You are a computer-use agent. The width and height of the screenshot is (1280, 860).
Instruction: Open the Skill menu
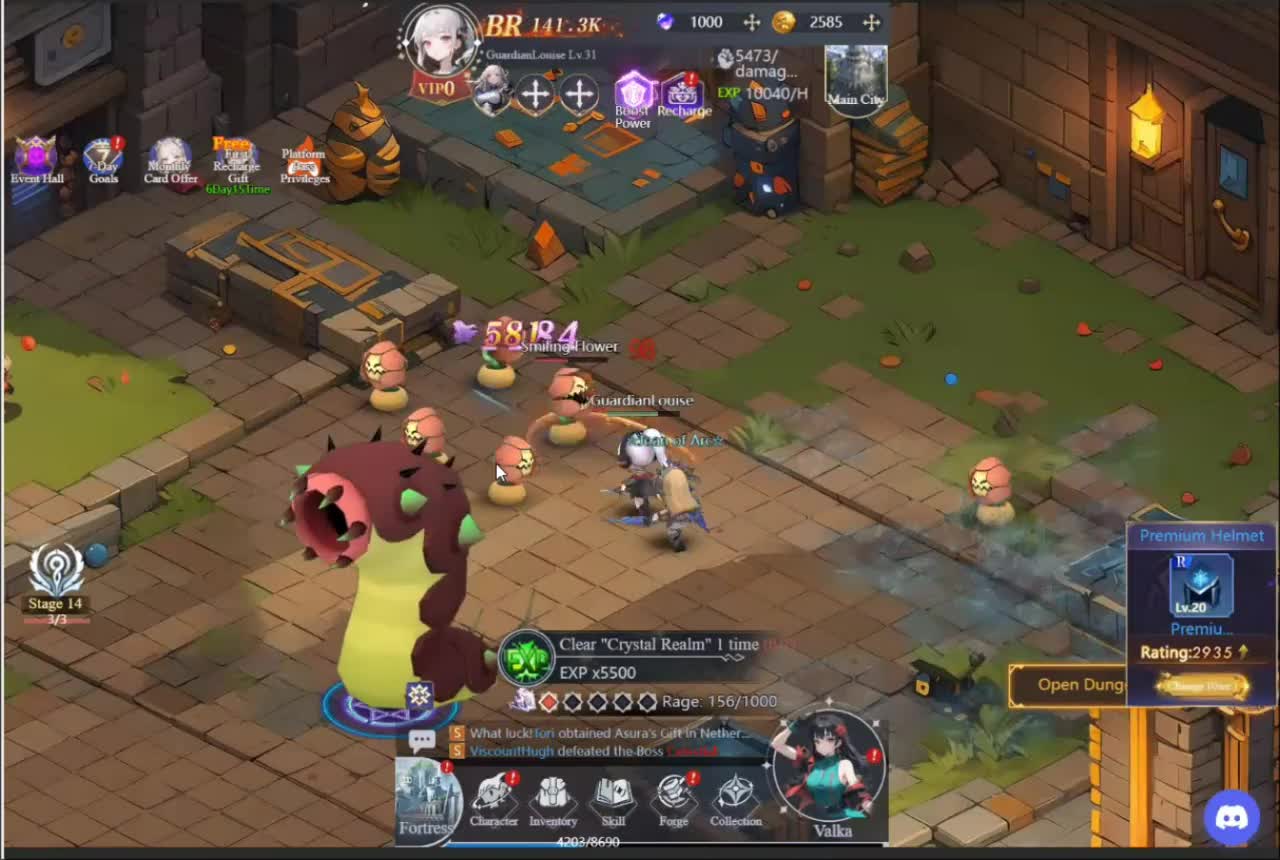pos(613,798)
